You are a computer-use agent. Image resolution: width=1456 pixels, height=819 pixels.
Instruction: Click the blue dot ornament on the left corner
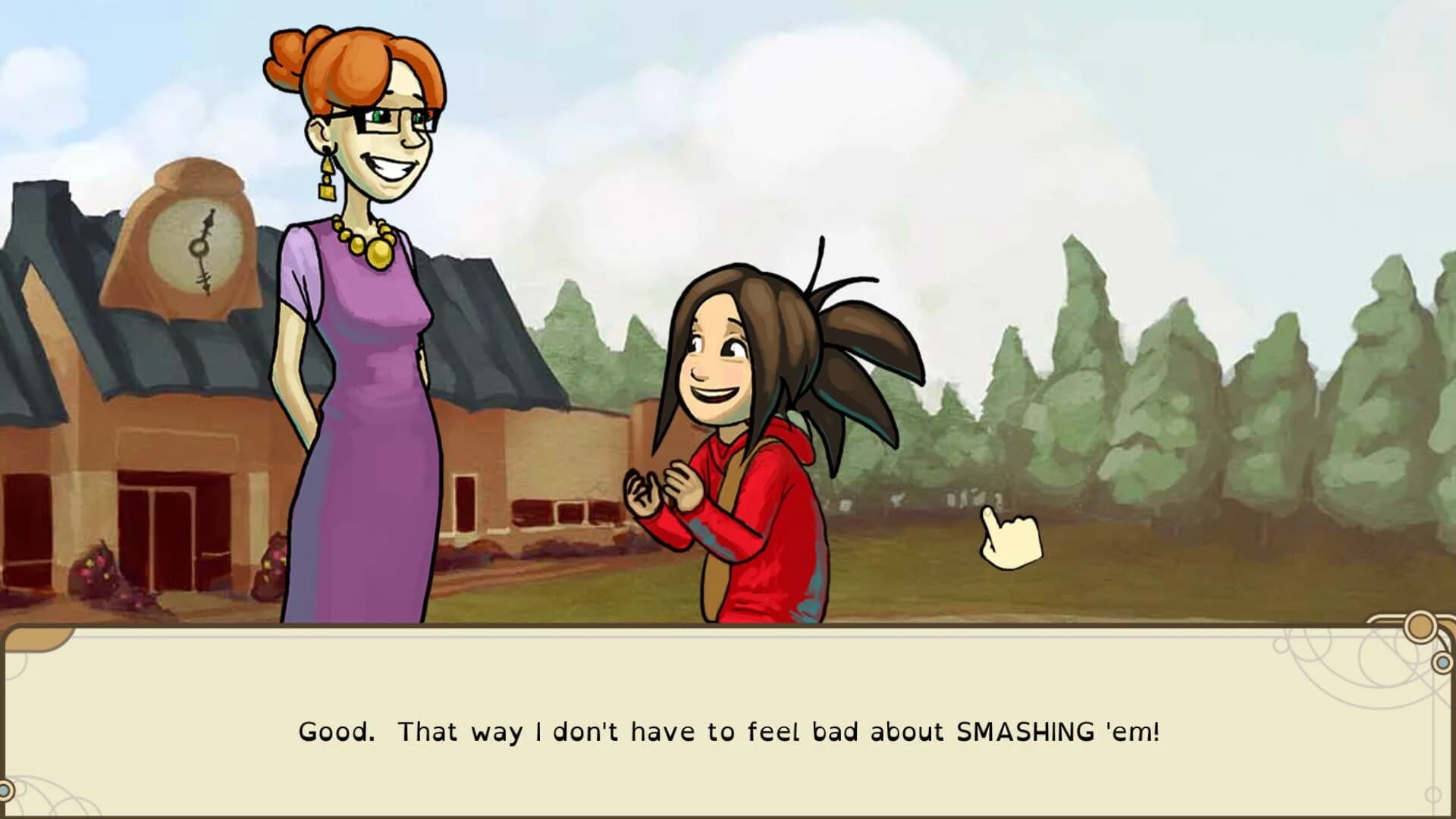pos(6,789)
